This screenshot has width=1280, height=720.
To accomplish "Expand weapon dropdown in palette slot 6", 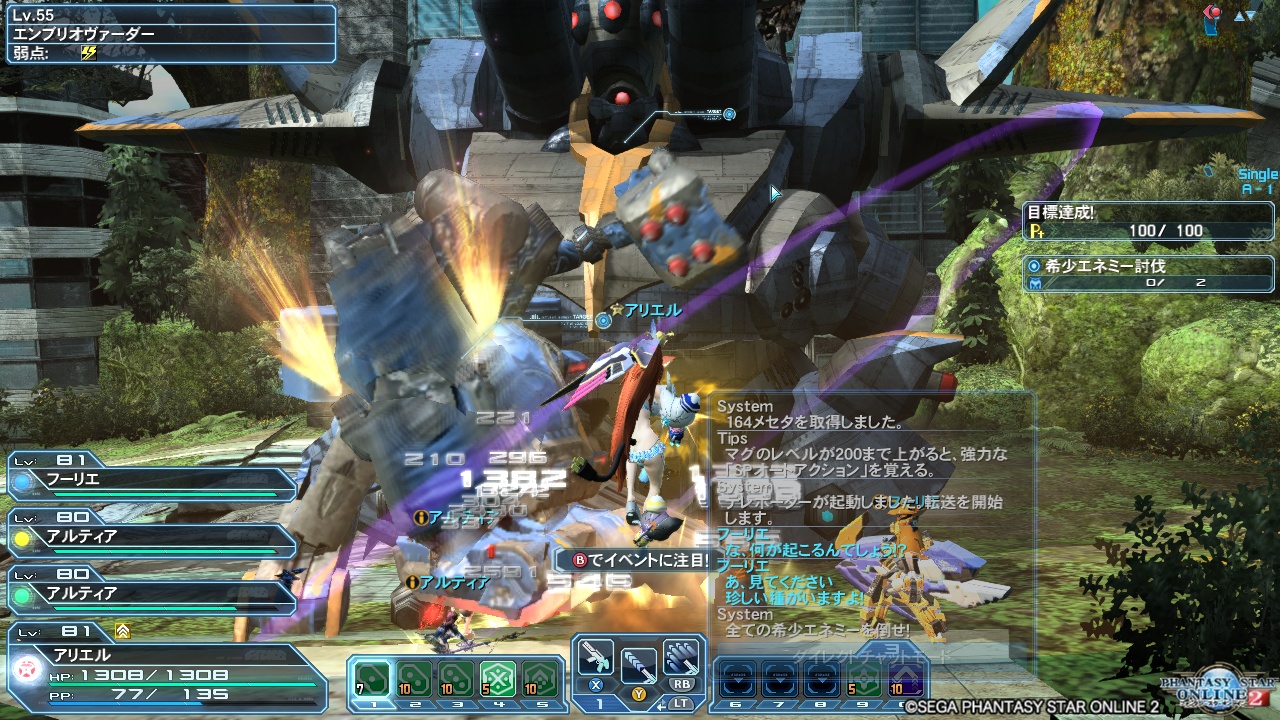I will (x=737, y=681).
